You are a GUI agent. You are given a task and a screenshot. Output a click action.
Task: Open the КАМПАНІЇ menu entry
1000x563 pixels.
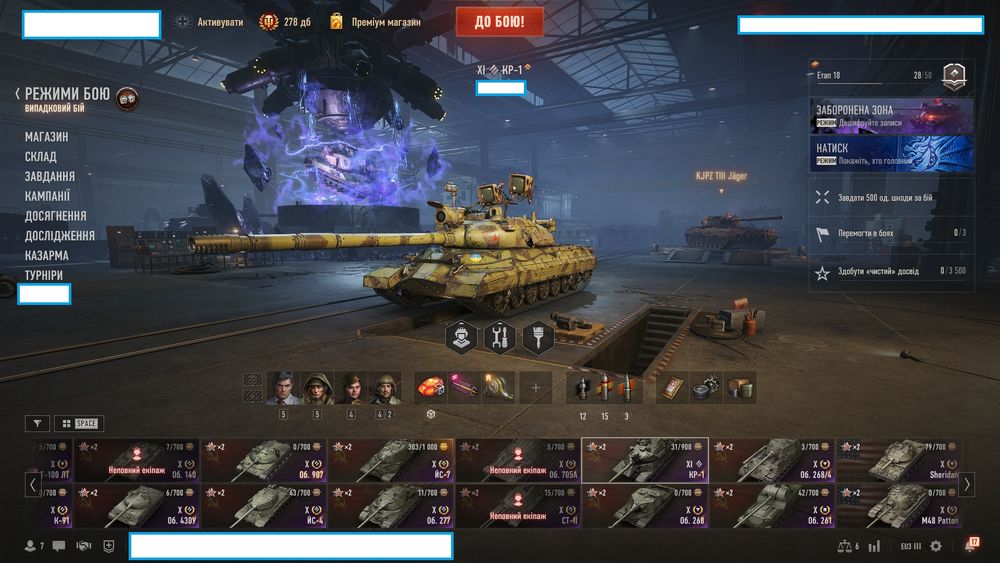[48, 196]
